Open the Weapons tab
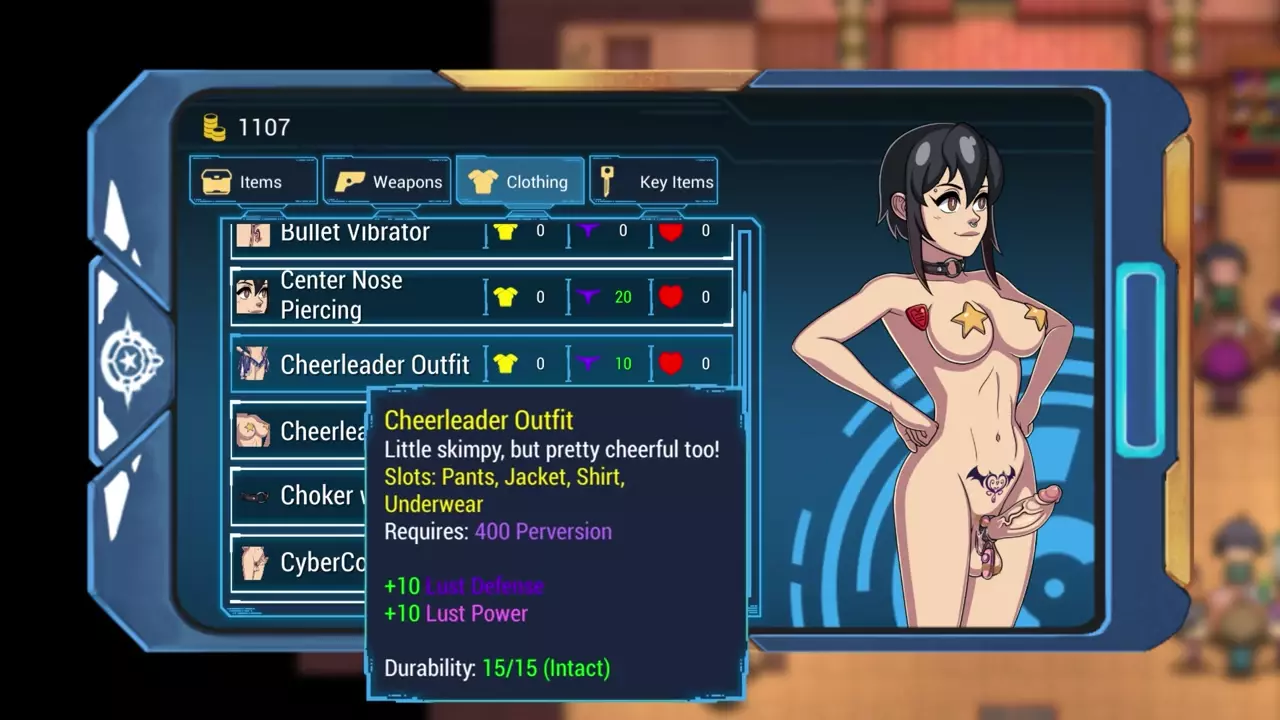 tap(388, 181)
